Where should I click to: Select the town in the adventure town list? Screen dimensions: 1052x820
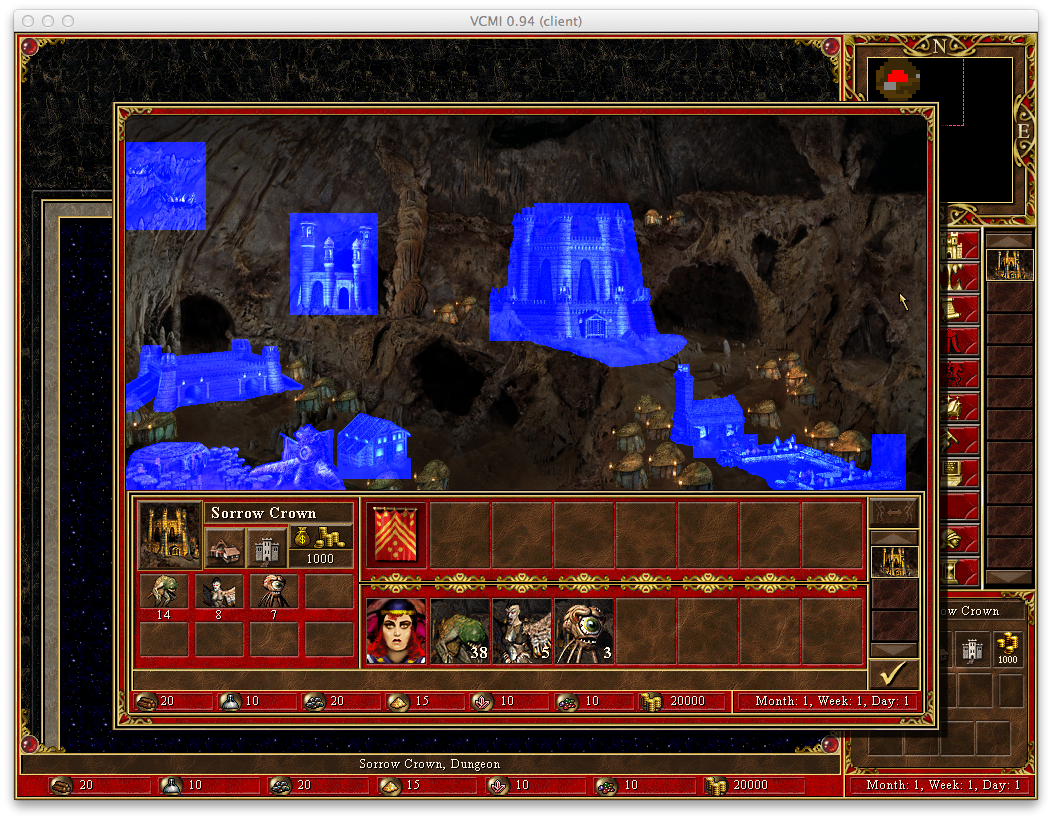[x=1008, y=265]
